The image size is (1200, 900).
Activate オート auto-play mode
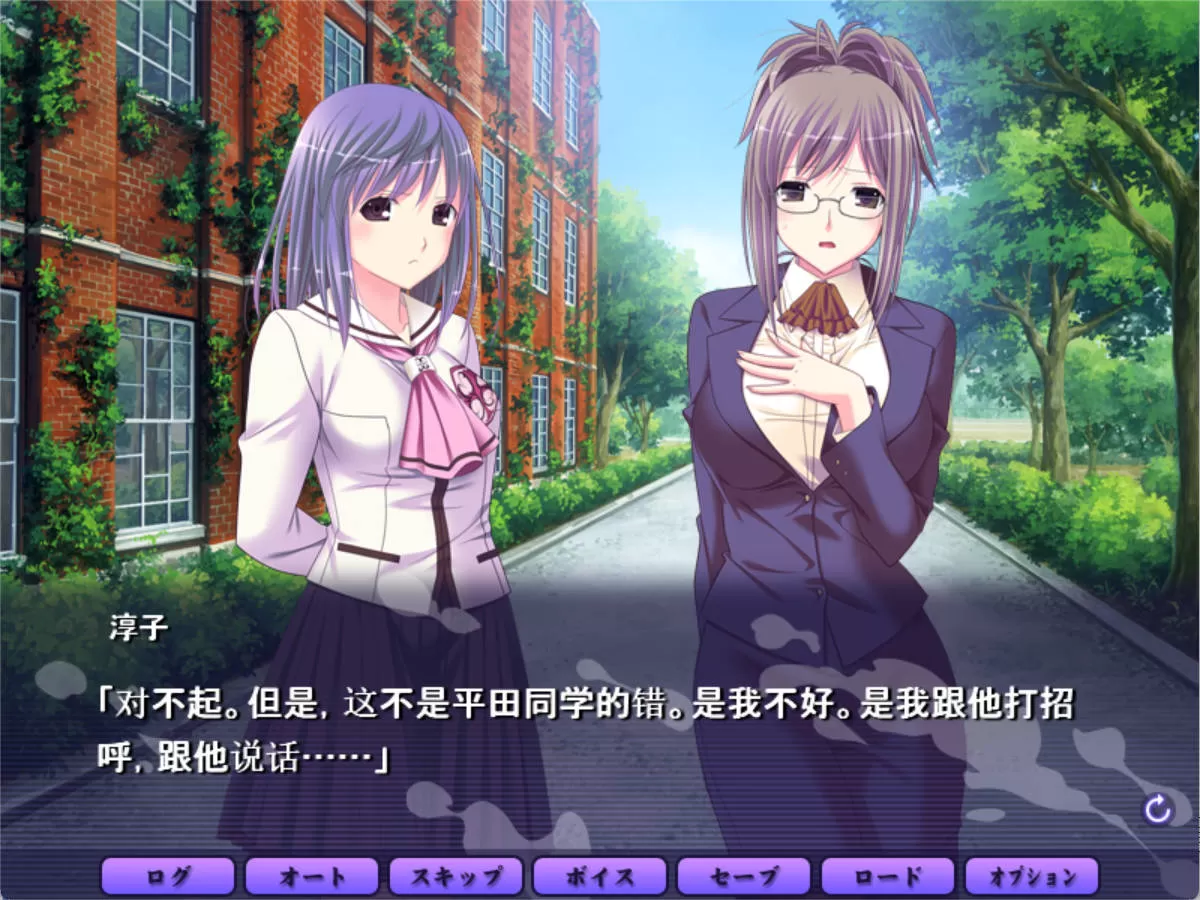312,877
